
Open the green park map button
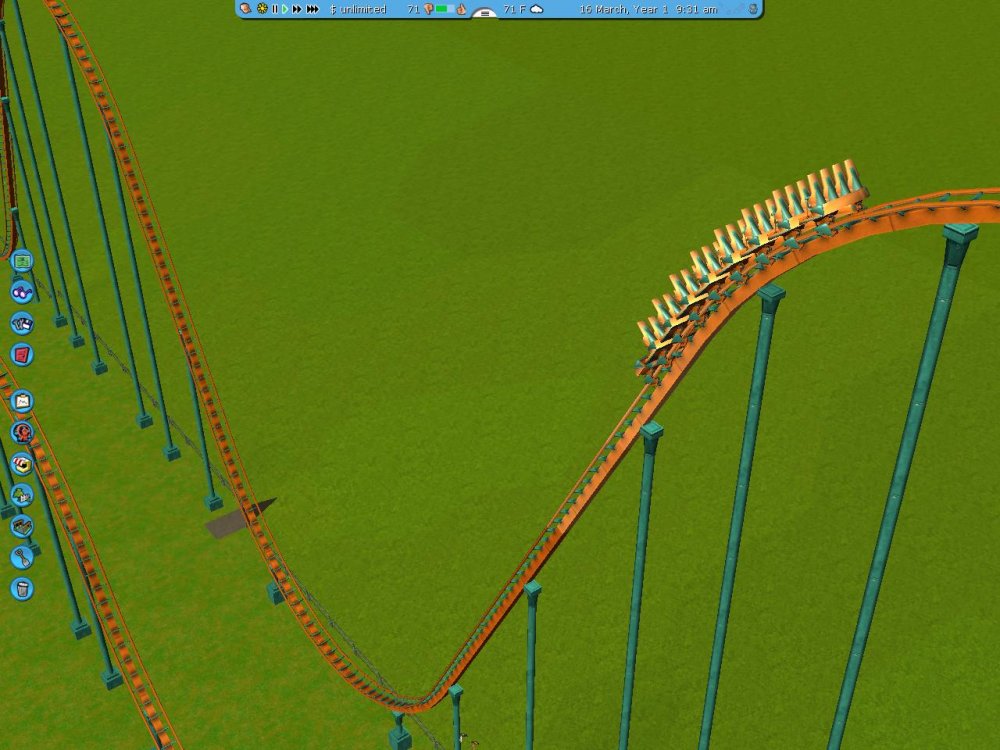[22, 262]
